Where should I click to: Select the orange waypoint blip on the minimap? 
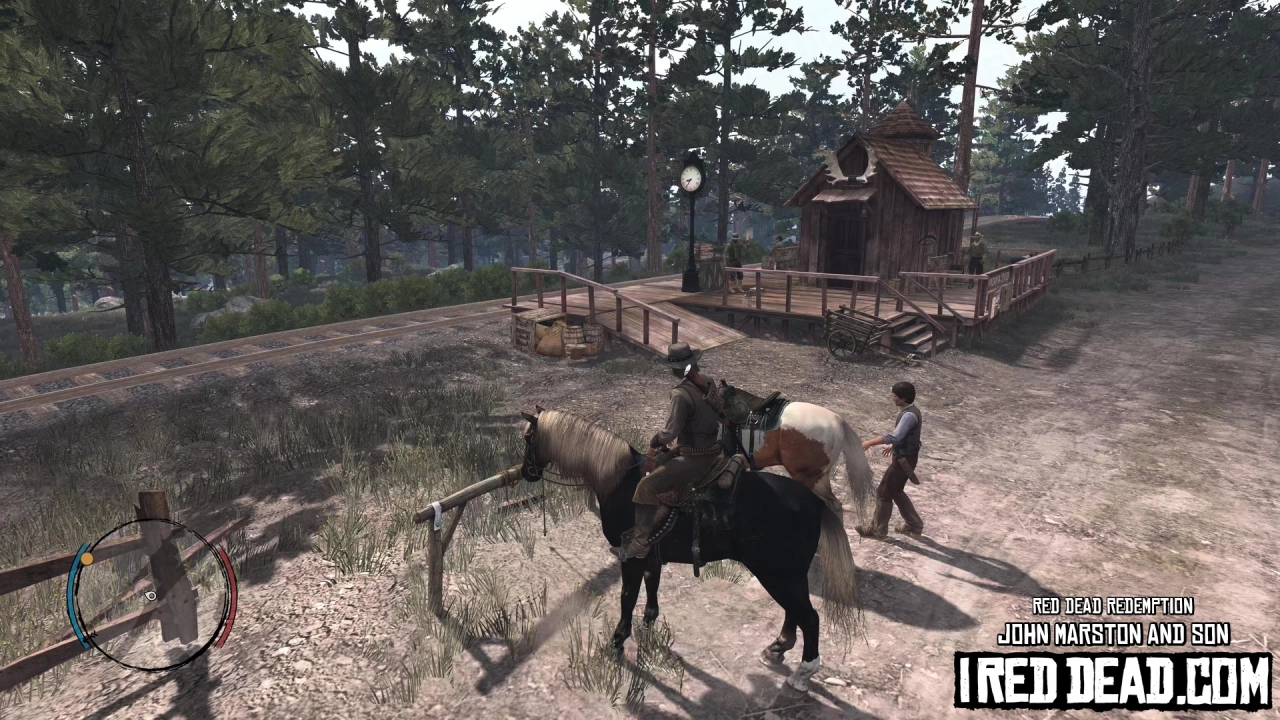coord(86,558)
